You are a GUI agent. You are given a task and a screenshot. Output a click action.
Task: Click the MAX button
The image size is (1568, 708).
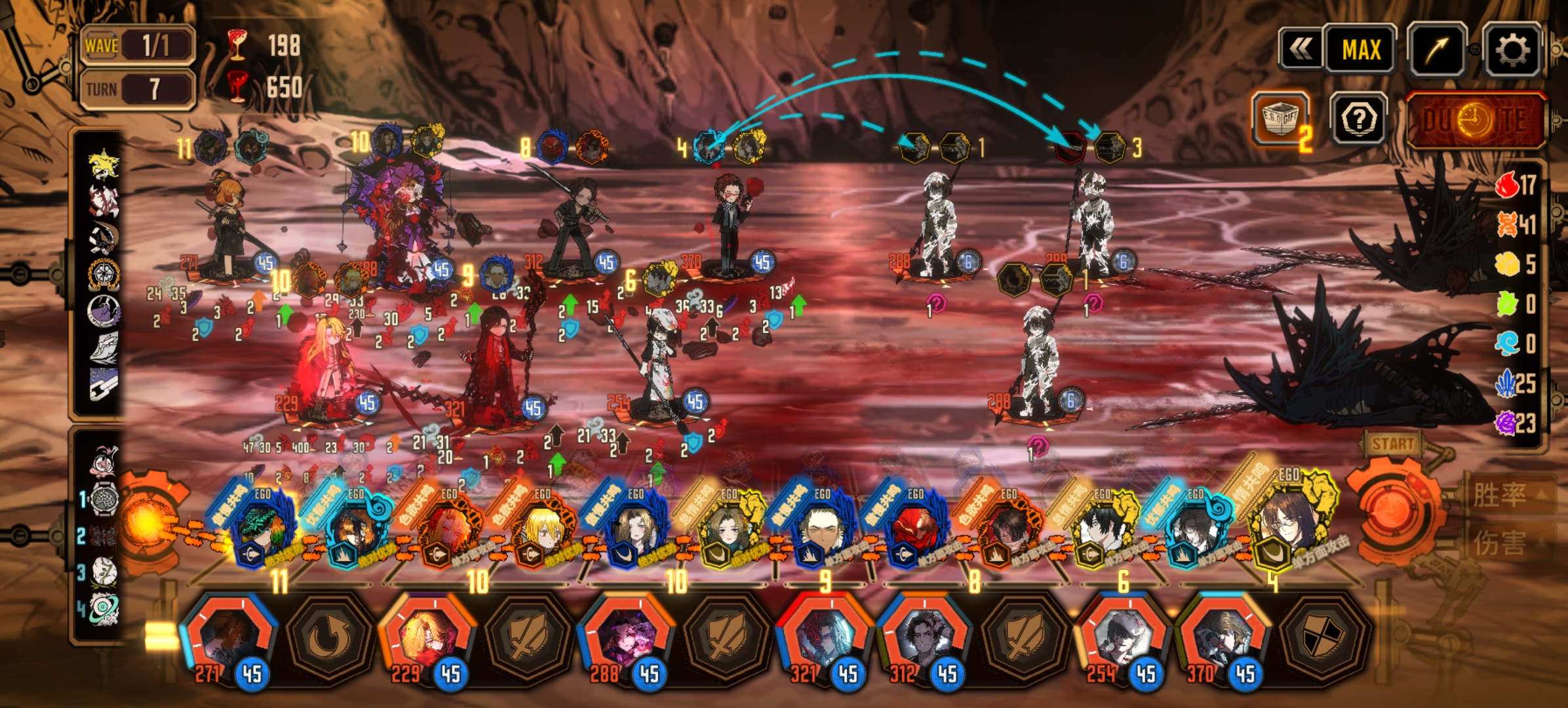[x=1360, y=50]
